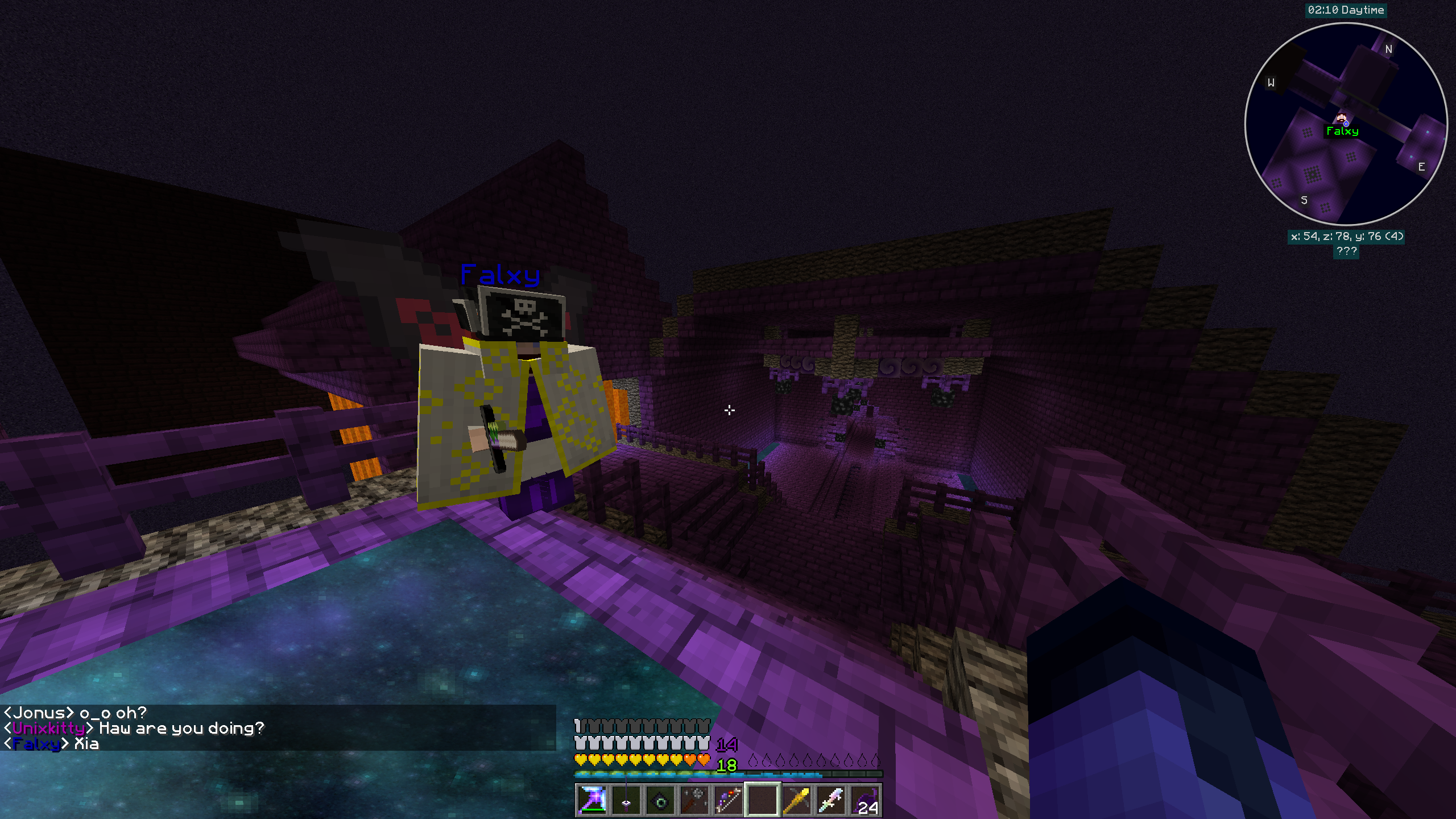Select the empty highlighted hotbar slot
Viewport: 1456px width, 819px height.
tap(762, 801)
